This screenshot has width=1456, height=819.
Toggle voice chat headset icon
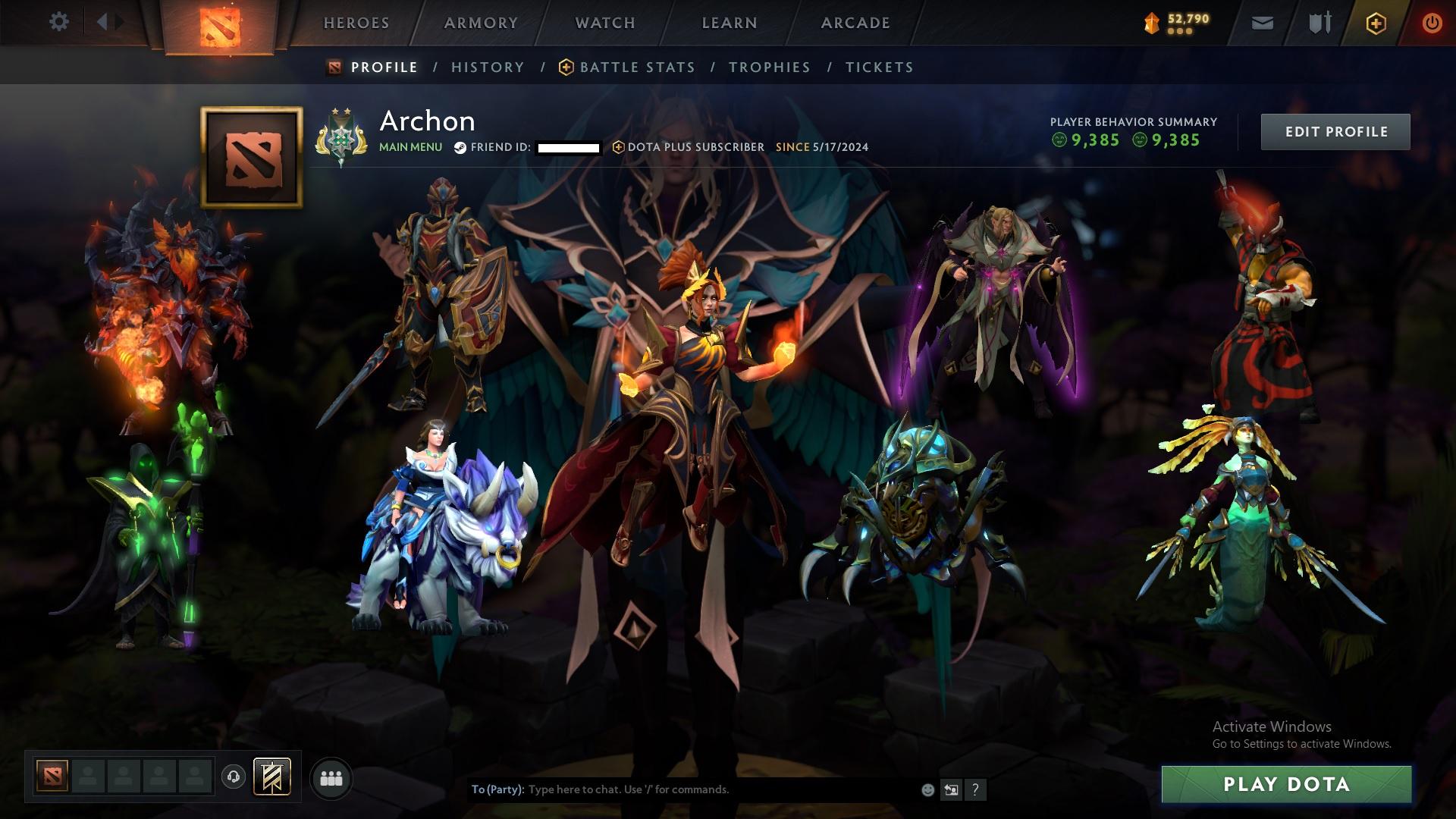click(x=233, y=777)
